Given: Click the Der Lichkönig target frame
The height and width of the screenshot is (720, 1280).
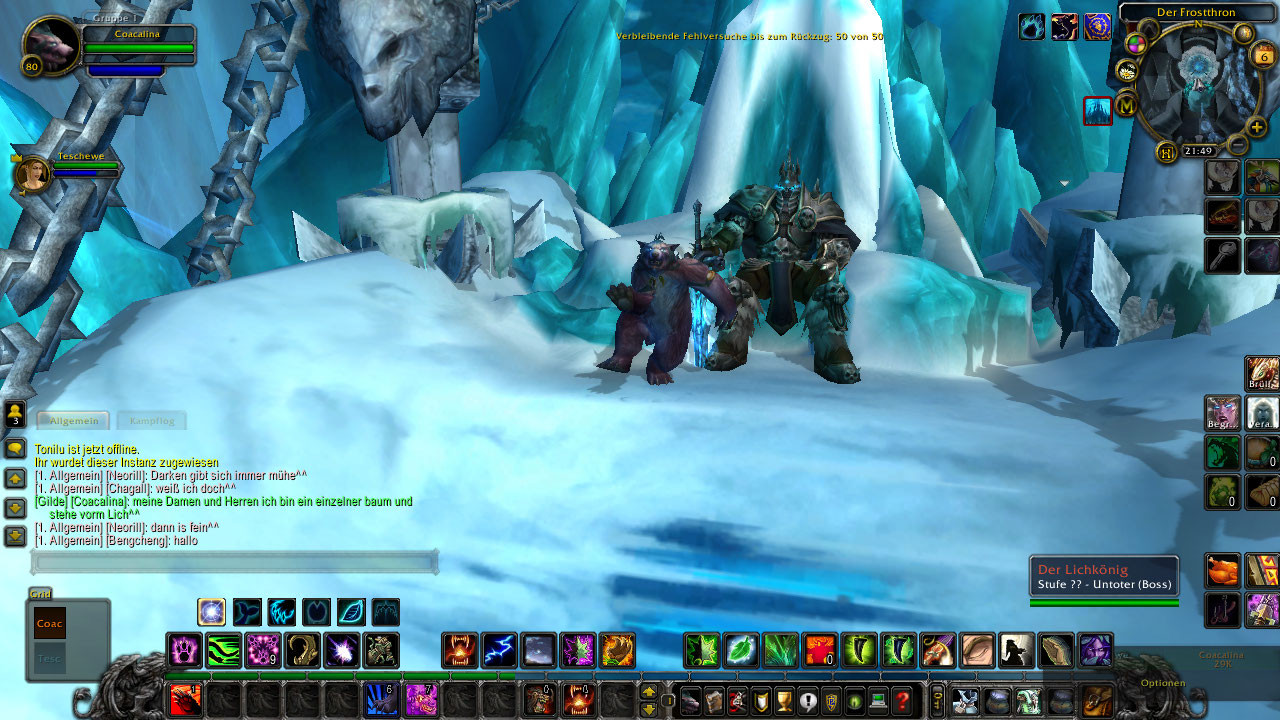Looking at the screenshot, I should (1103, 577).
